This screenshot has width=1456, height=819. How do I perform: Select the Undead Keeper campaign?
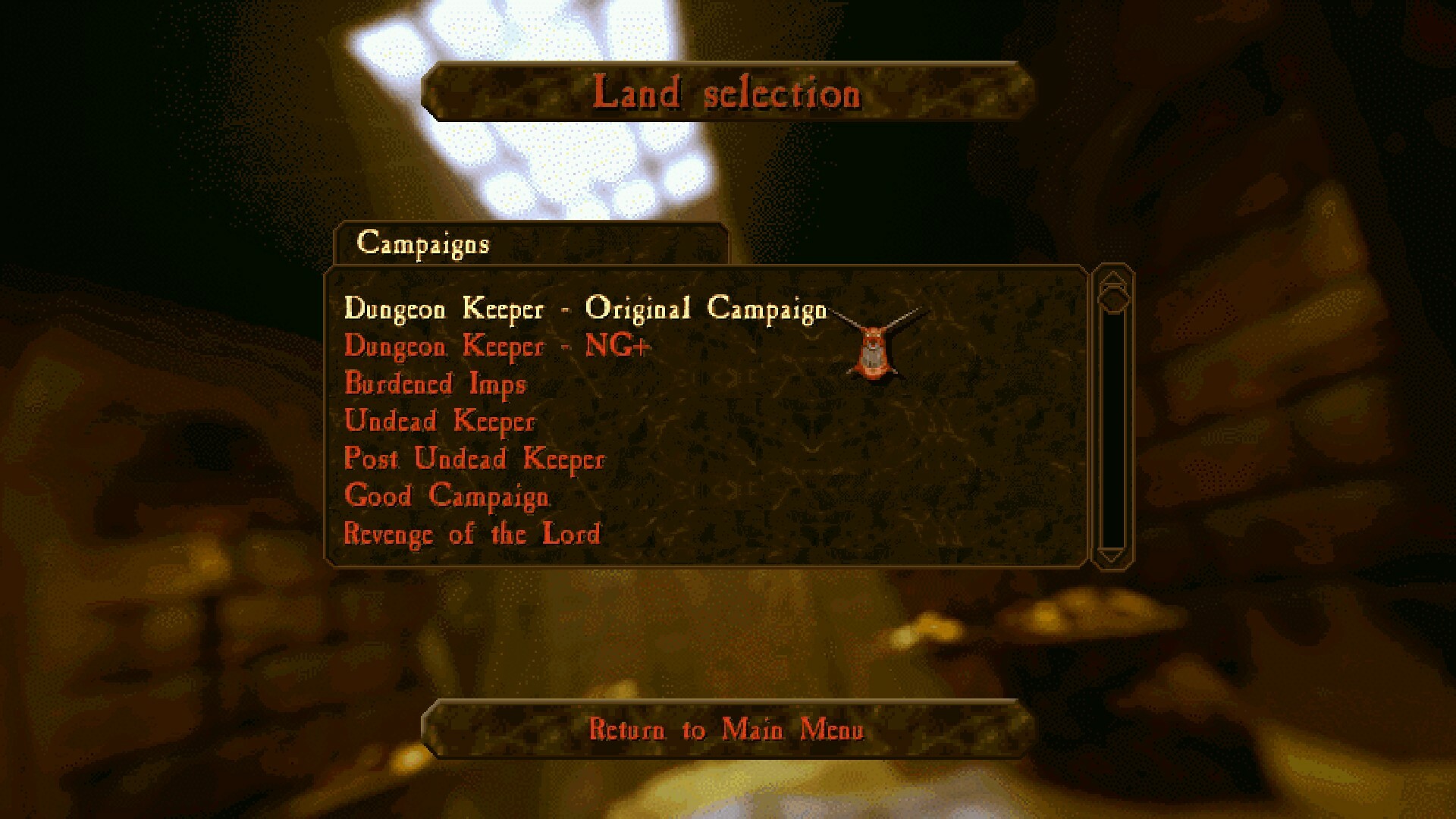coord(440,421)
